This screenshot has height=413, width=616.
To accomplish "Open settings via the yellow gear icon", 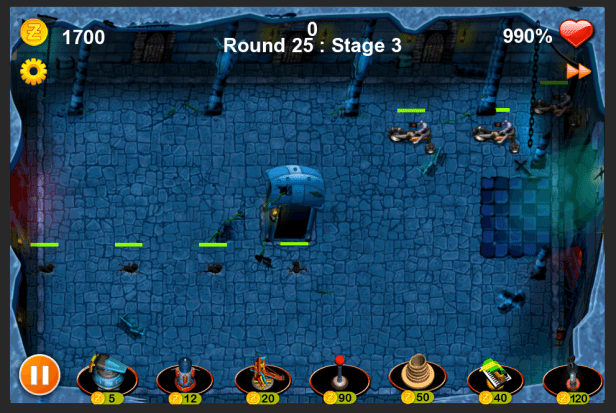I will pyautogui.click(x=33, y=72).
